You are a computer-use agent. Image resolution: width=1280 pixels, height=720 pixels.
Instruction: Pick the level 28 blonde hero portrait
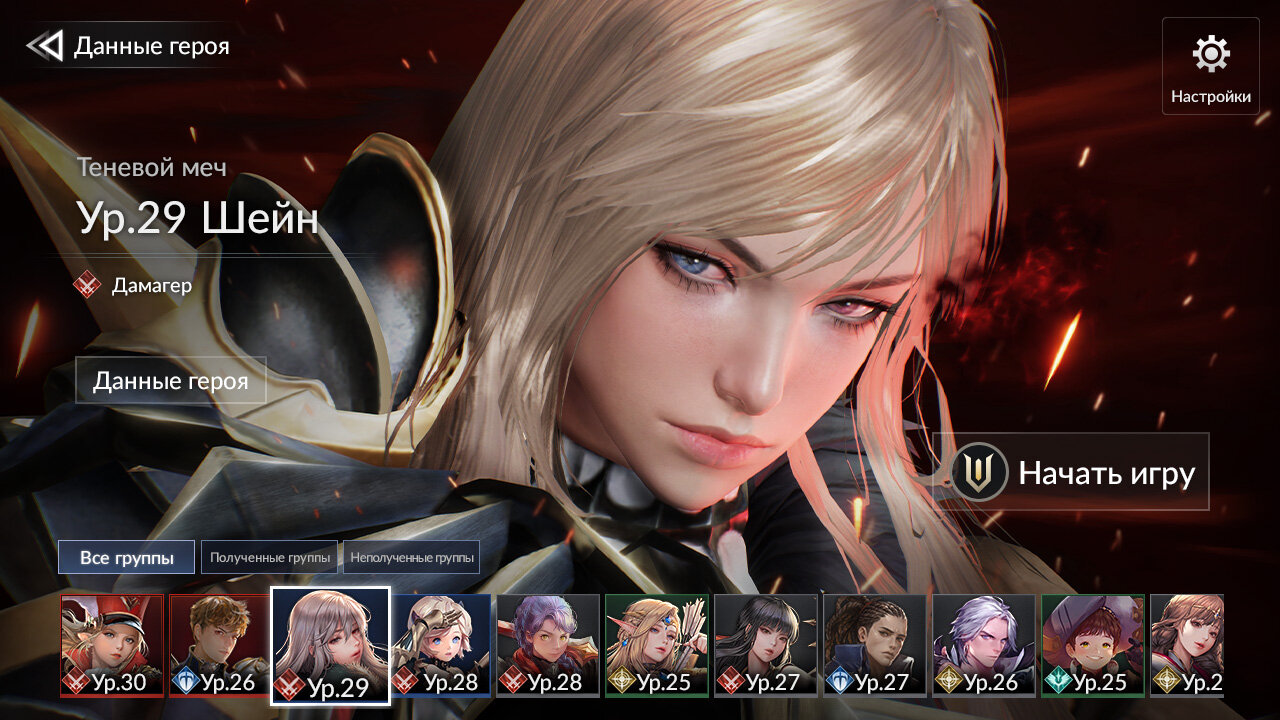441,644
